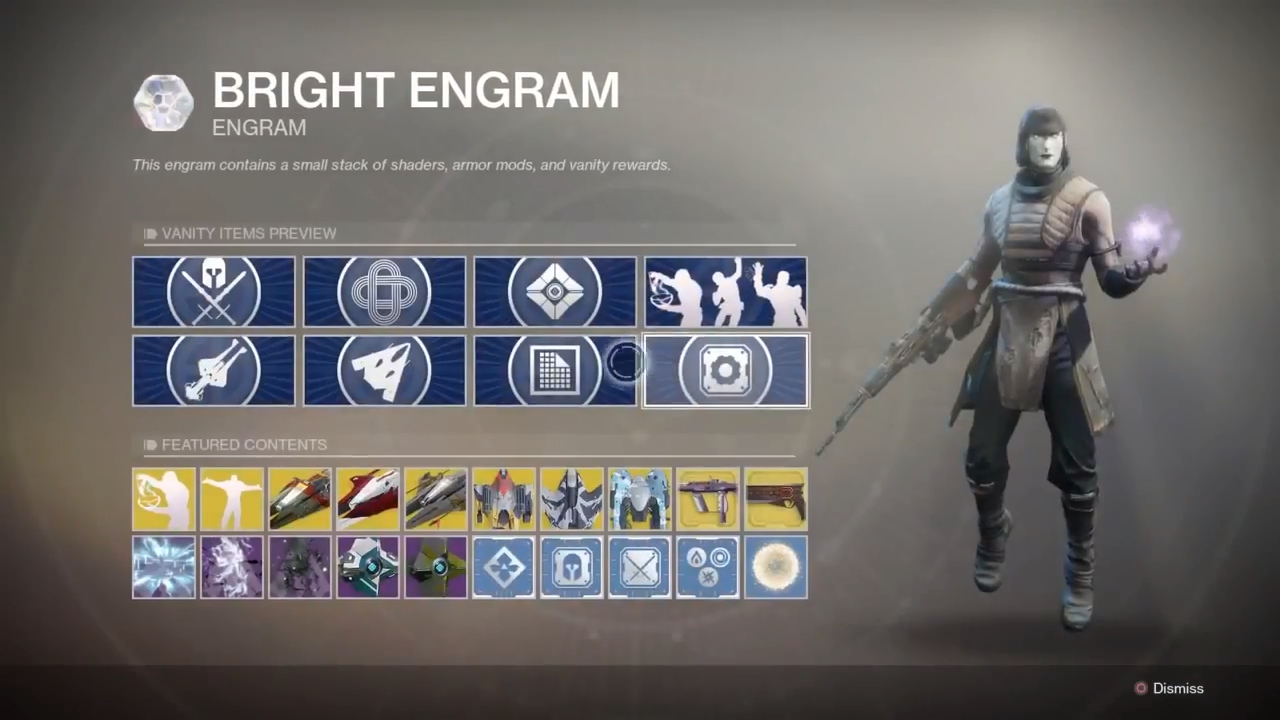This screenshot has width=1280, height=720.
Task: Select the sparrow preview icon
Action: [213, 371]
